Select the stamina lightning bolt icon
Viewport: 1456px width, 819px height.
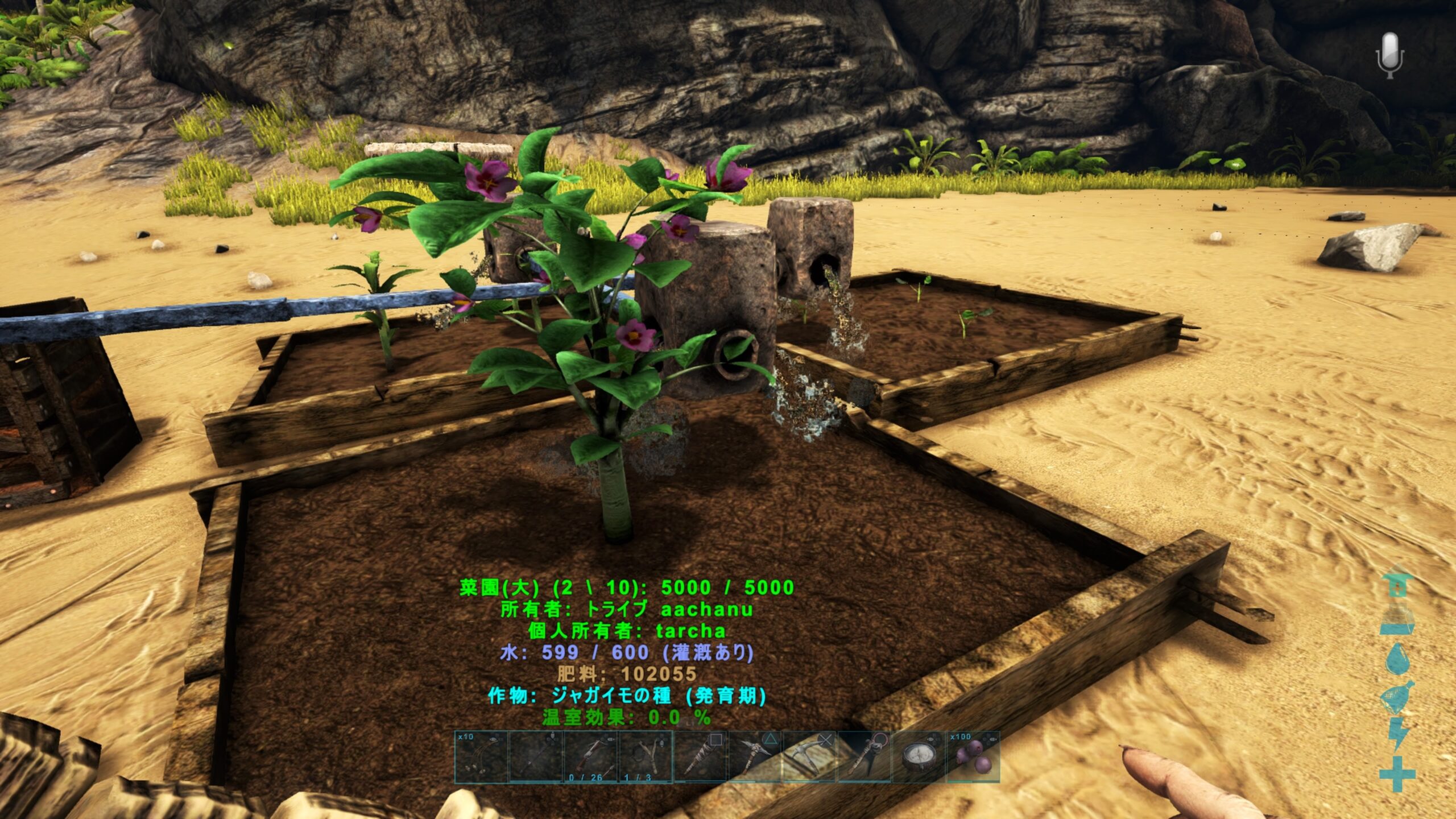tap(1398, 735)
